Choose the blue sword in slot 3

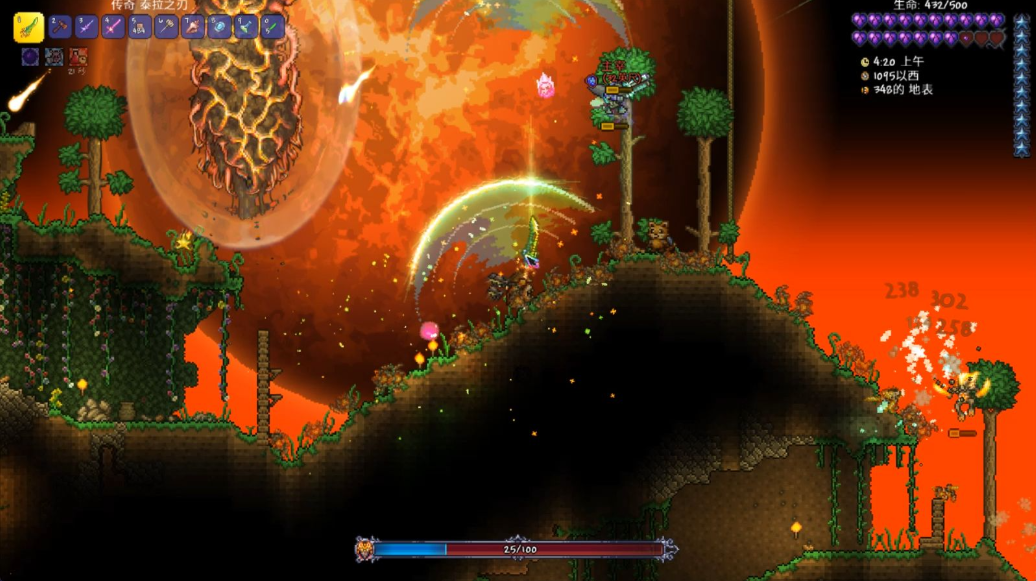87,27
